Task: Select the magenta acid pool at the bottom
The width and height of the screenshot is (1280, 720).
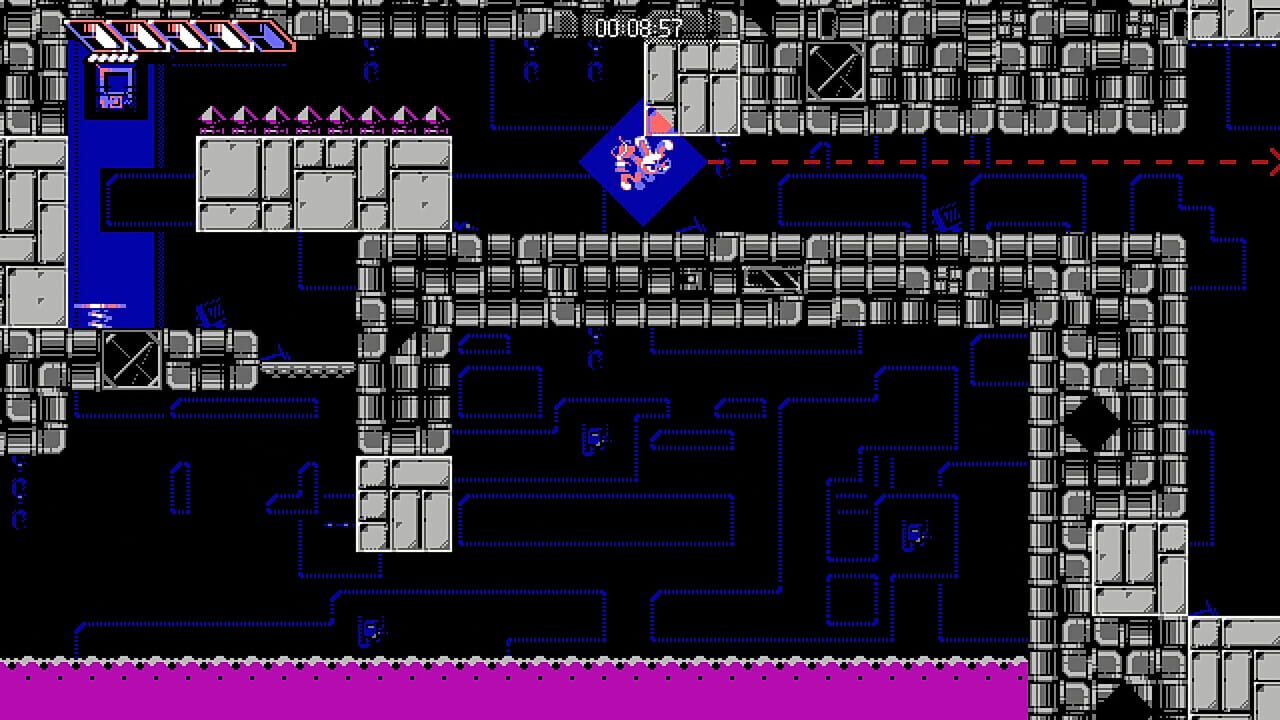Action: point(500,690)
